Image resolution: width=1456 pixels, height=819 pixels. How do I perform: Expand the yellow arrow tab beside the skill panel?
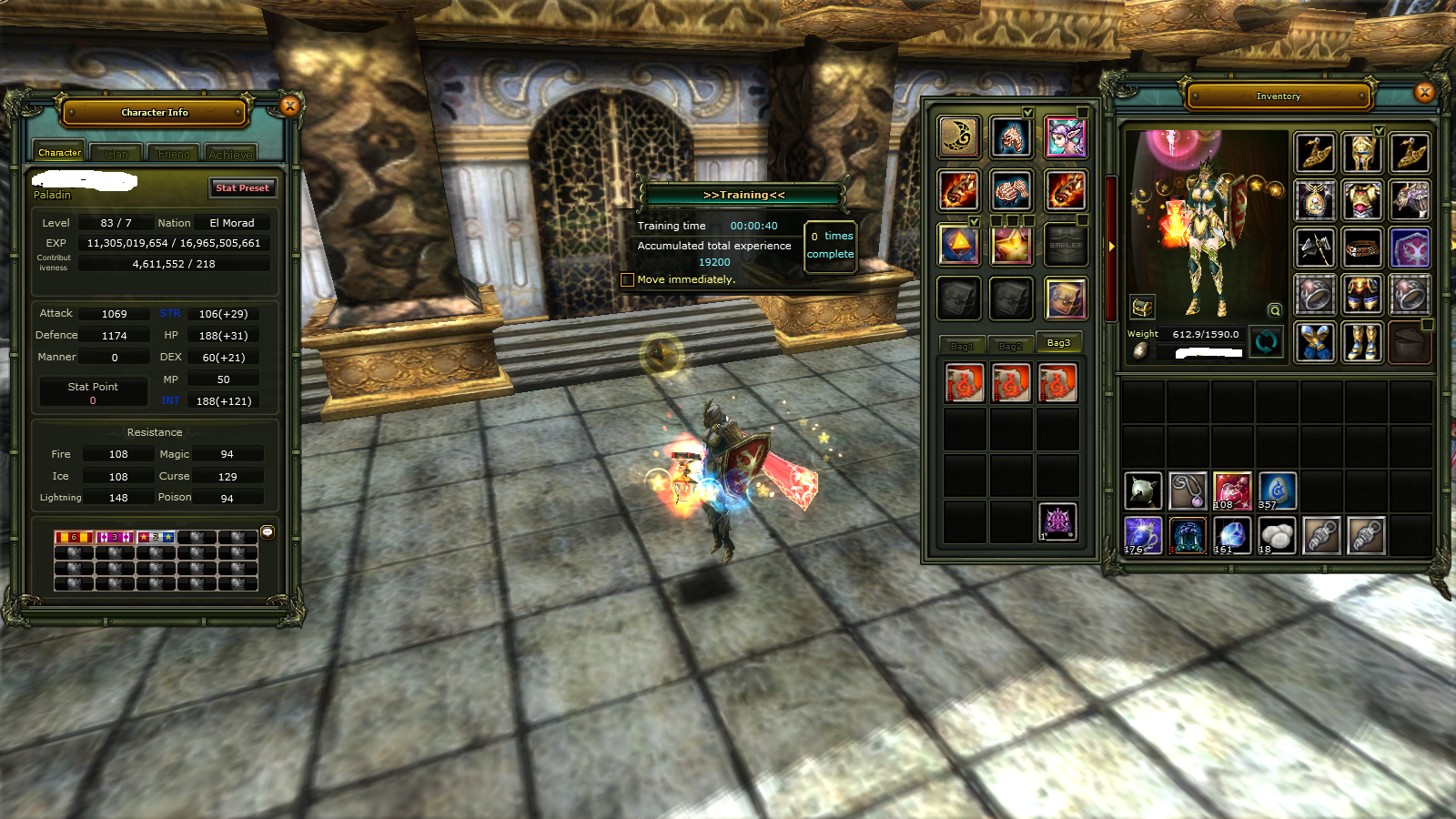(x=1112, y=246)
